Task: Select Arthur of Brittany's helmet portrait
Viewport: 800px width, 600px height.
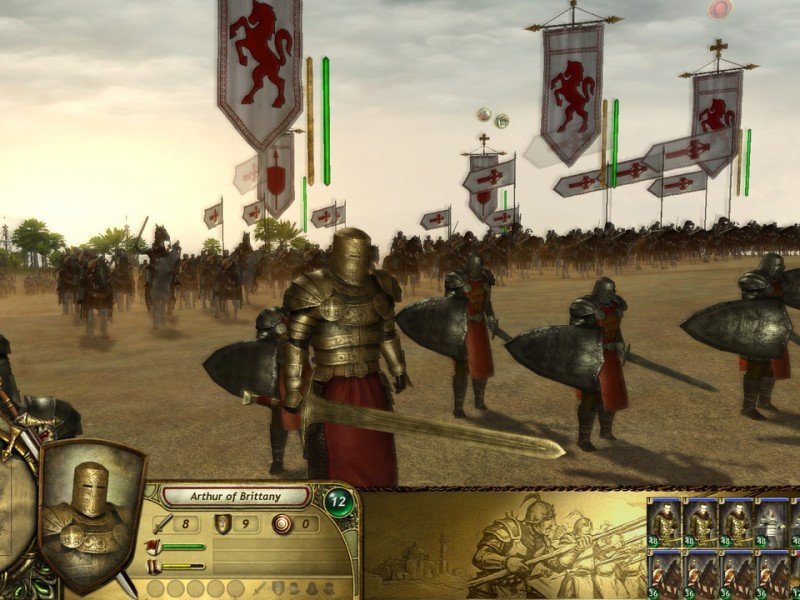Action: tap(90, 507)
